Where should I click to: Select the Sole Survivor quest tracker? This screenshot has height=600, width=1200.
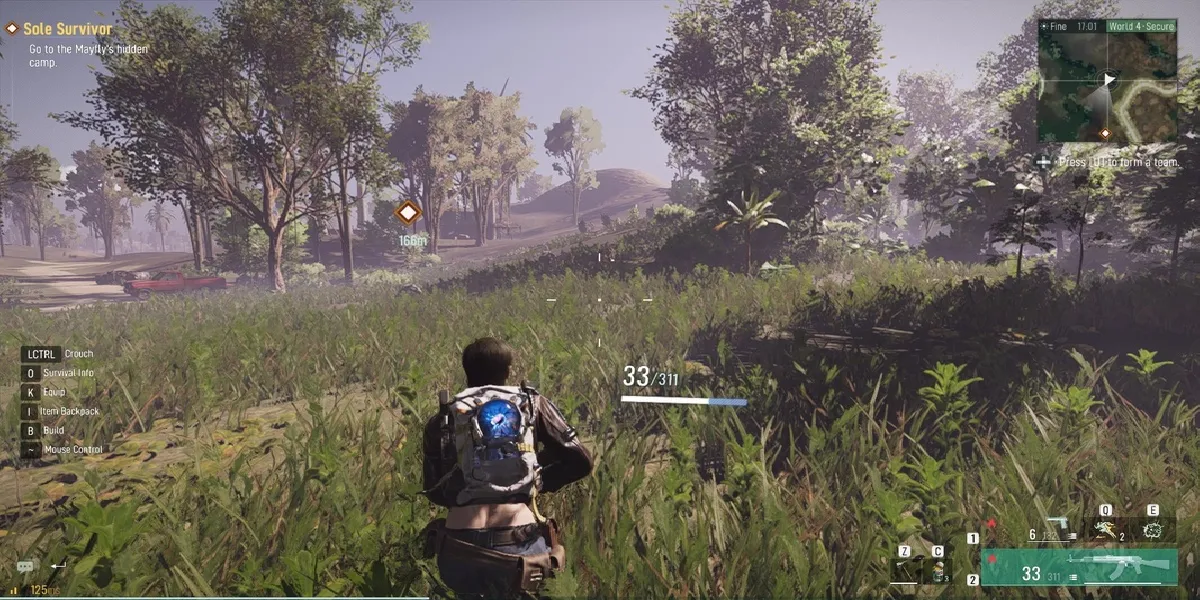click(66, 30)
